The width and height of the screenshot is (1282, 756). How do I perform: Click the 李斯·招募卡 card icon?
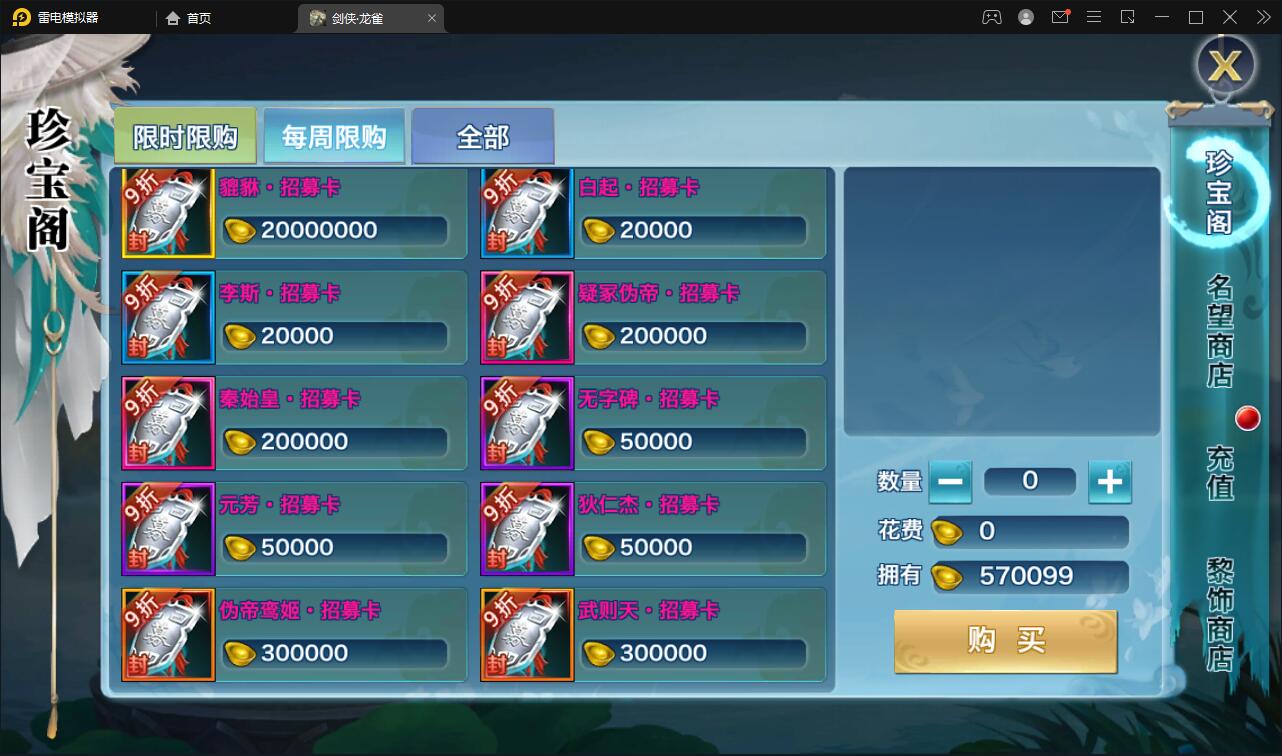tap(168, 318)
